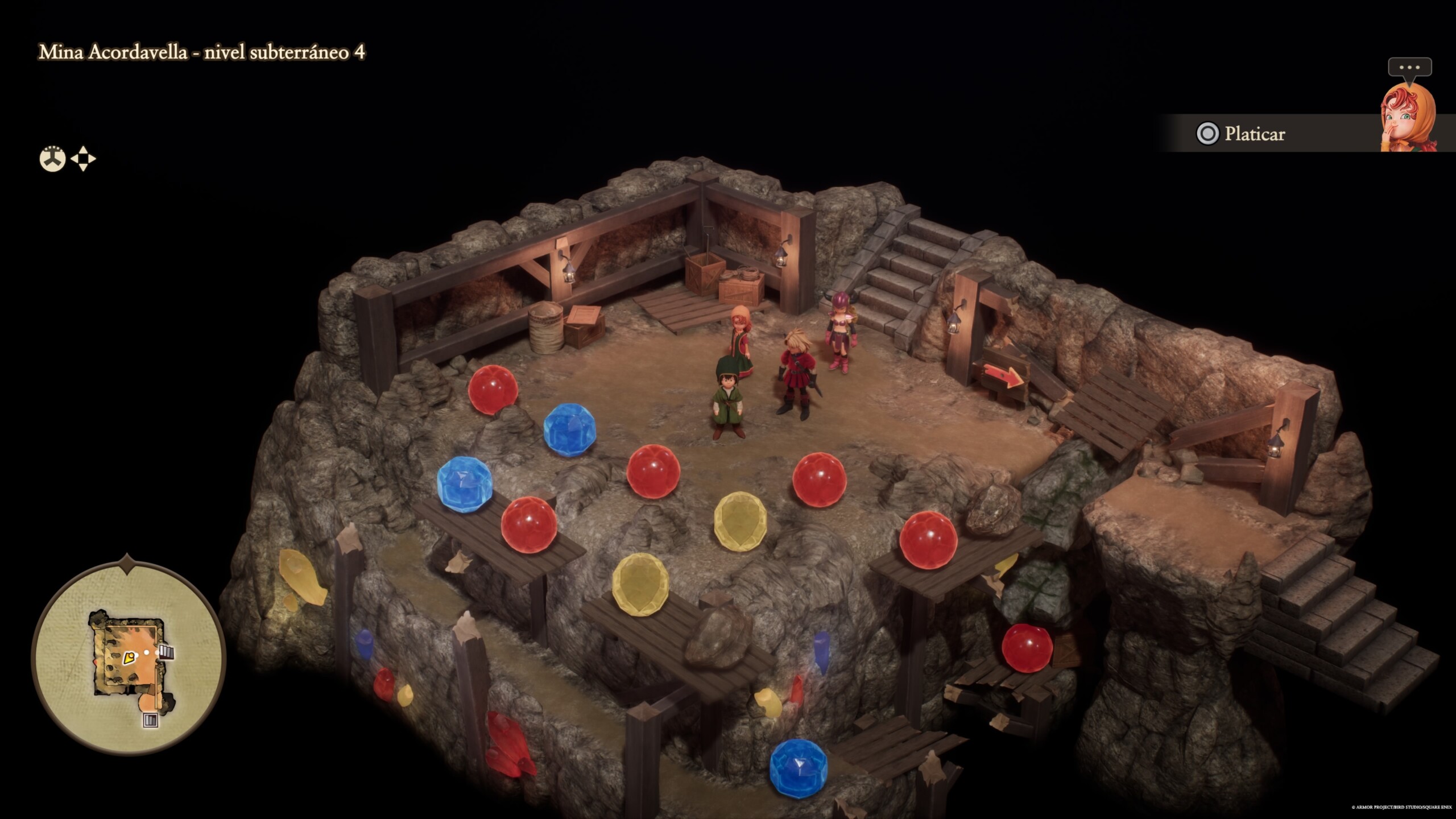Click the red-haired girl's portrait

[x=1407, y=118]
